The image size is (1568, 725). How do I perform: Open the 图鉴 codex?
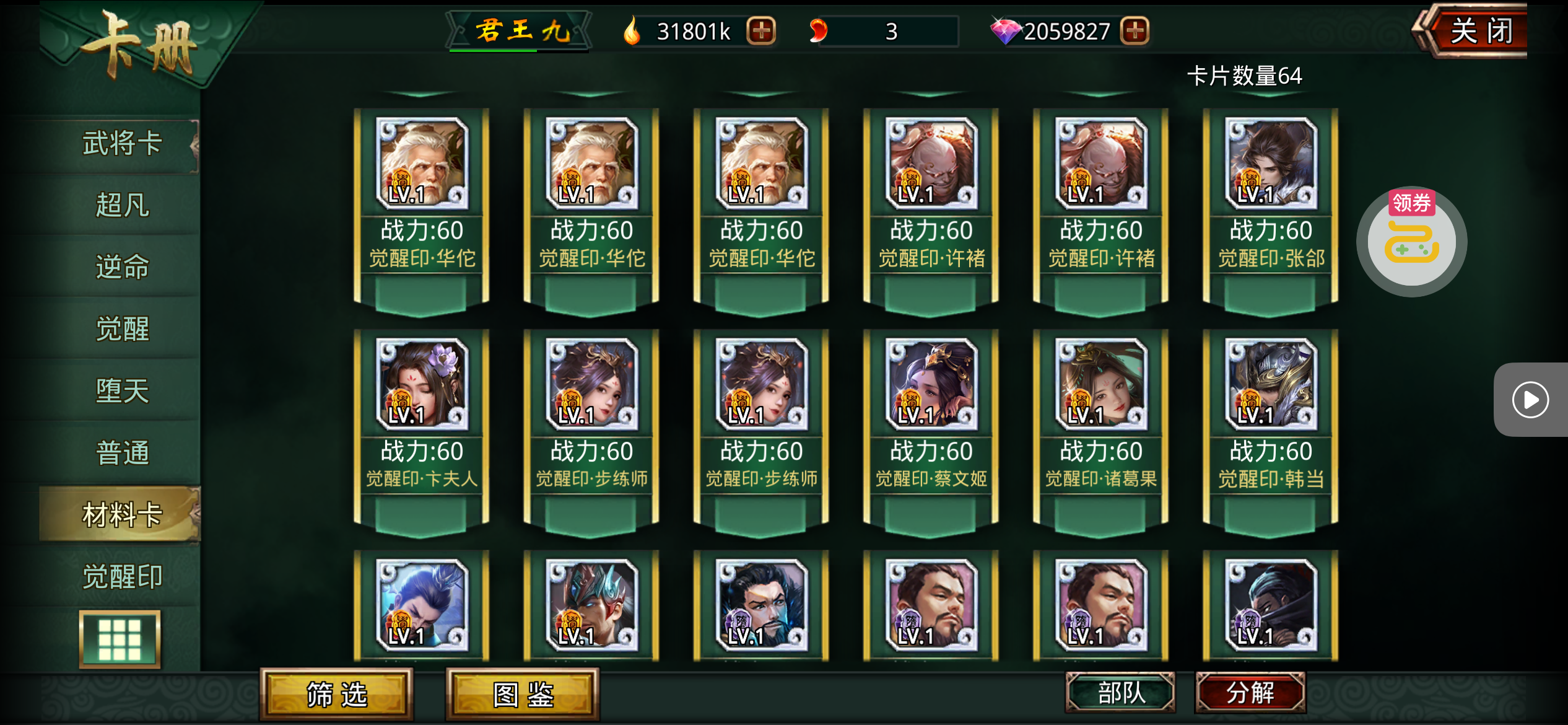pyautogui.click(x=523, y=695)
